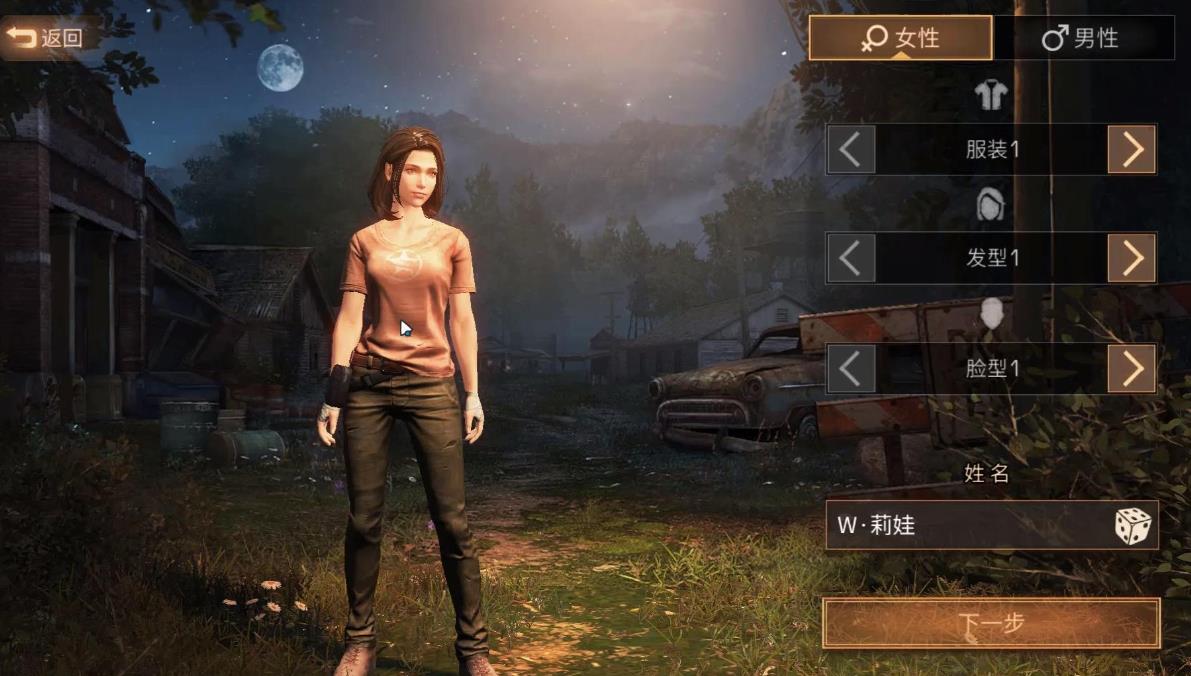Continue with the 下一步 button
Viewport: 1191px width, 676px height.
[x=991, y=623]
